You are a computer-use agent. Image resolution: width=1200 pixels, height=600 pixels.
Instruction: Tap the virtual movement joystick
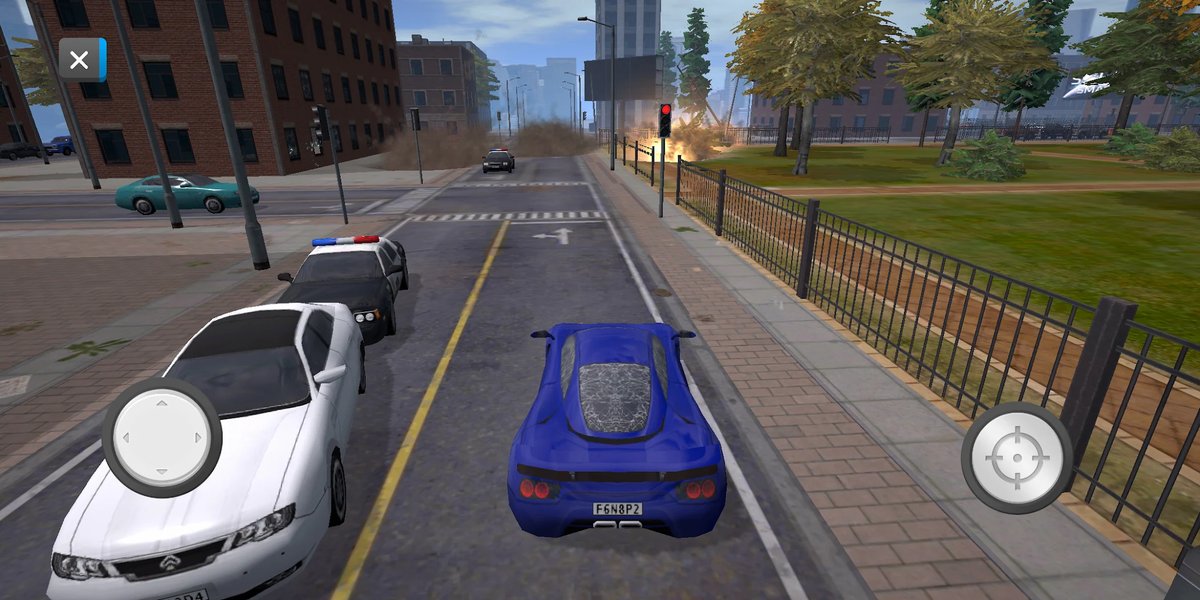coord(161,437)
